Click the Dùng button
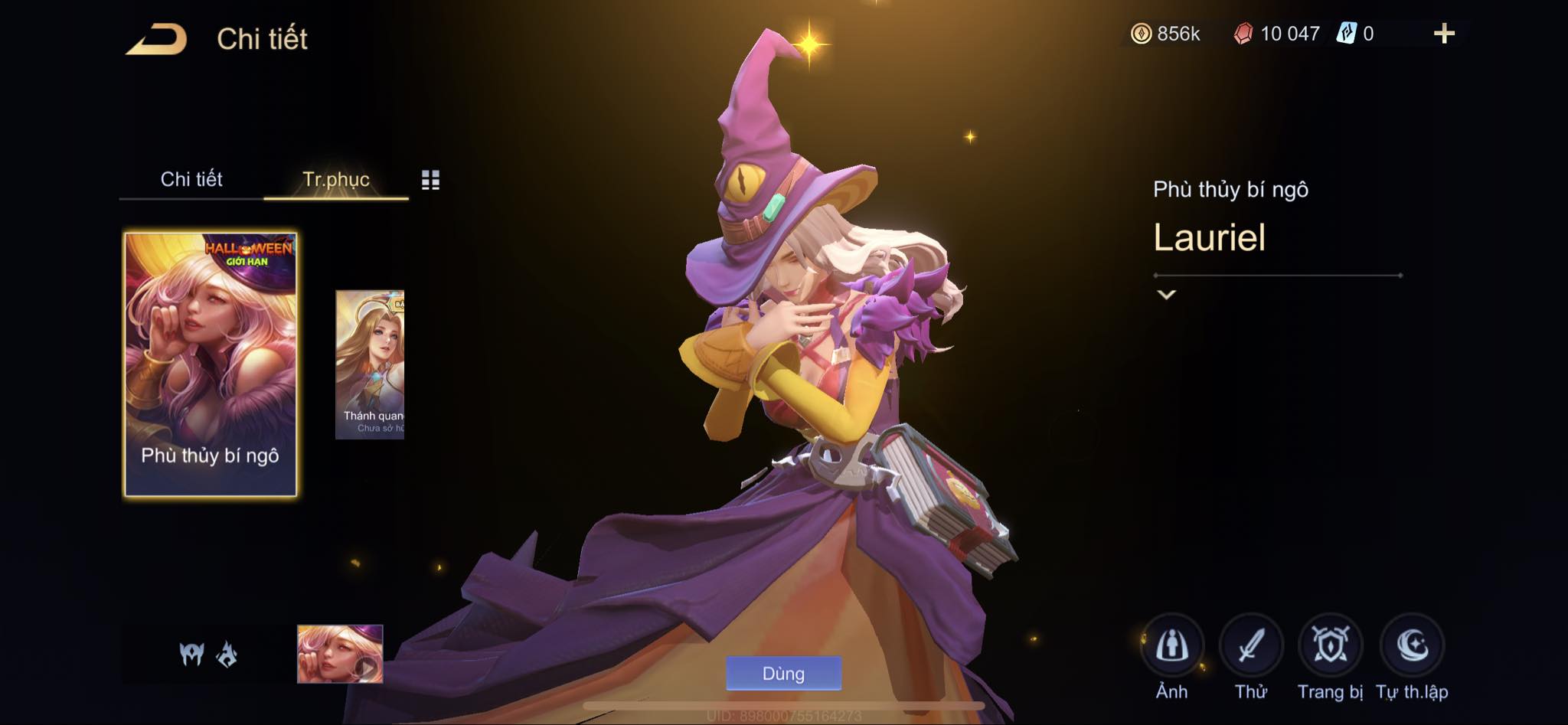The width and height of the screenshot is (1568, 725). point(783,674)
